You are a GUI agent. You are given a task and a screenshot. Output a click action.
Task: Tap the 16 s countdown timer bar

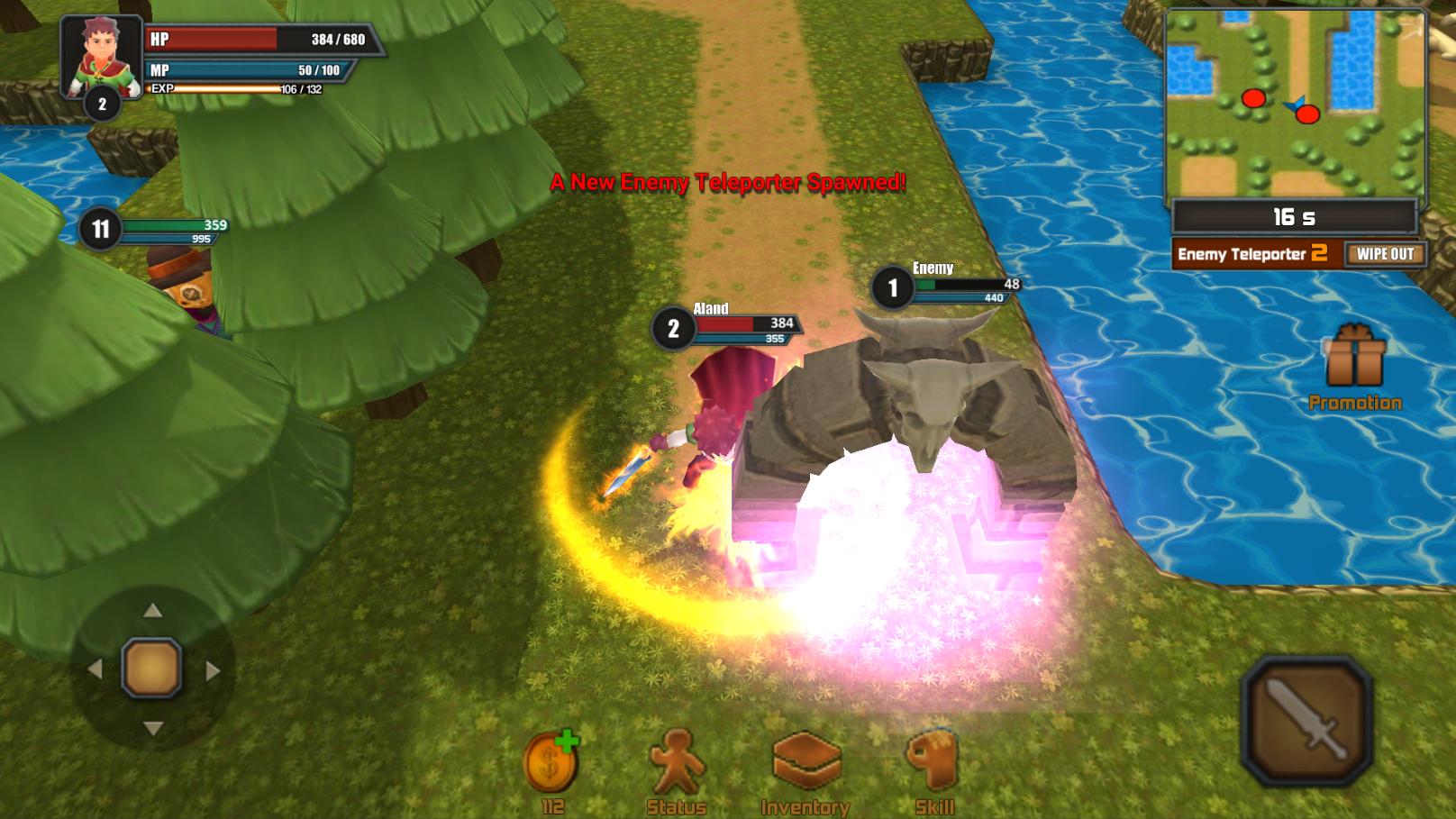[x=1296, y=215]
